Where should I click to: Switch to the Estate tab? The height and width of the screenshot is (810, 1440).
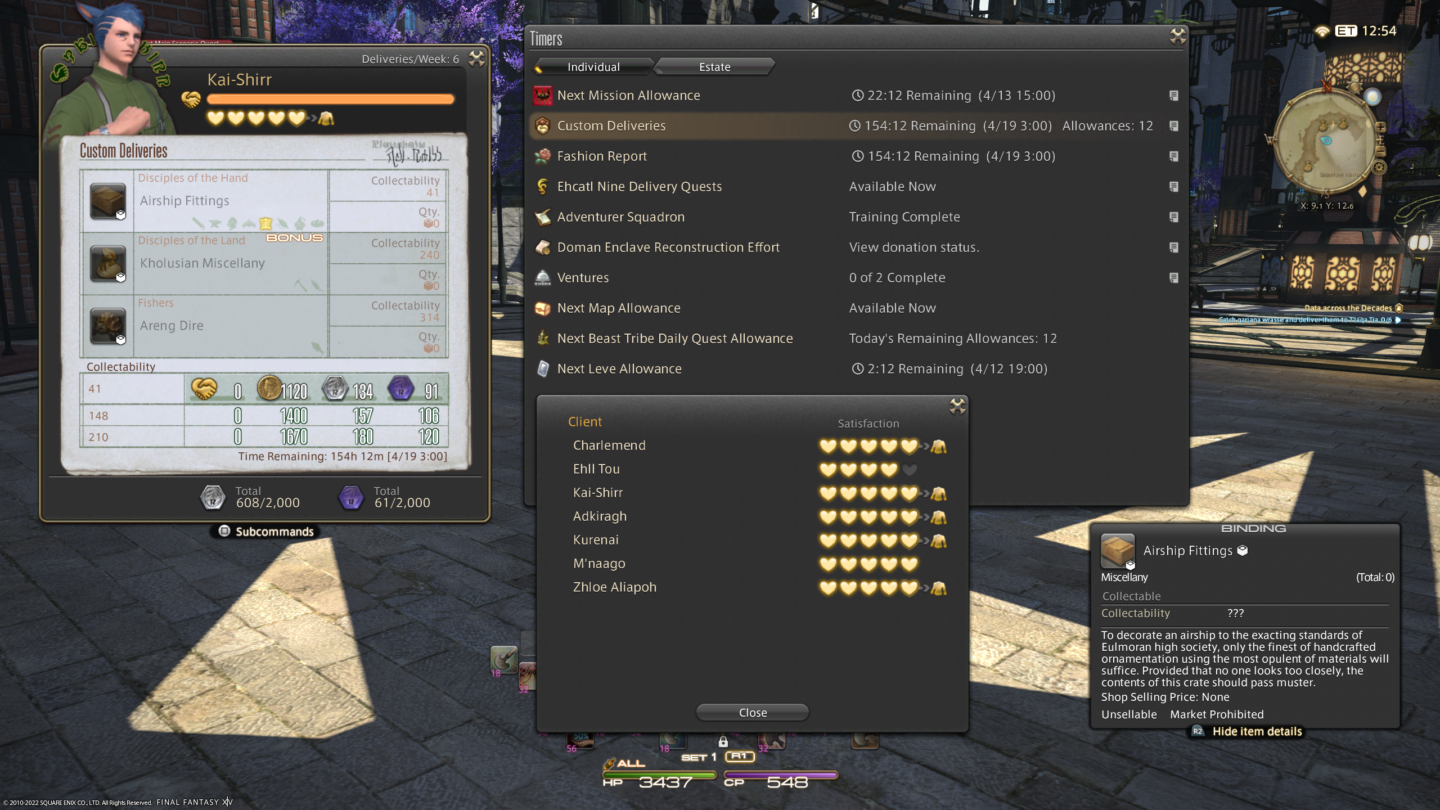714,66
